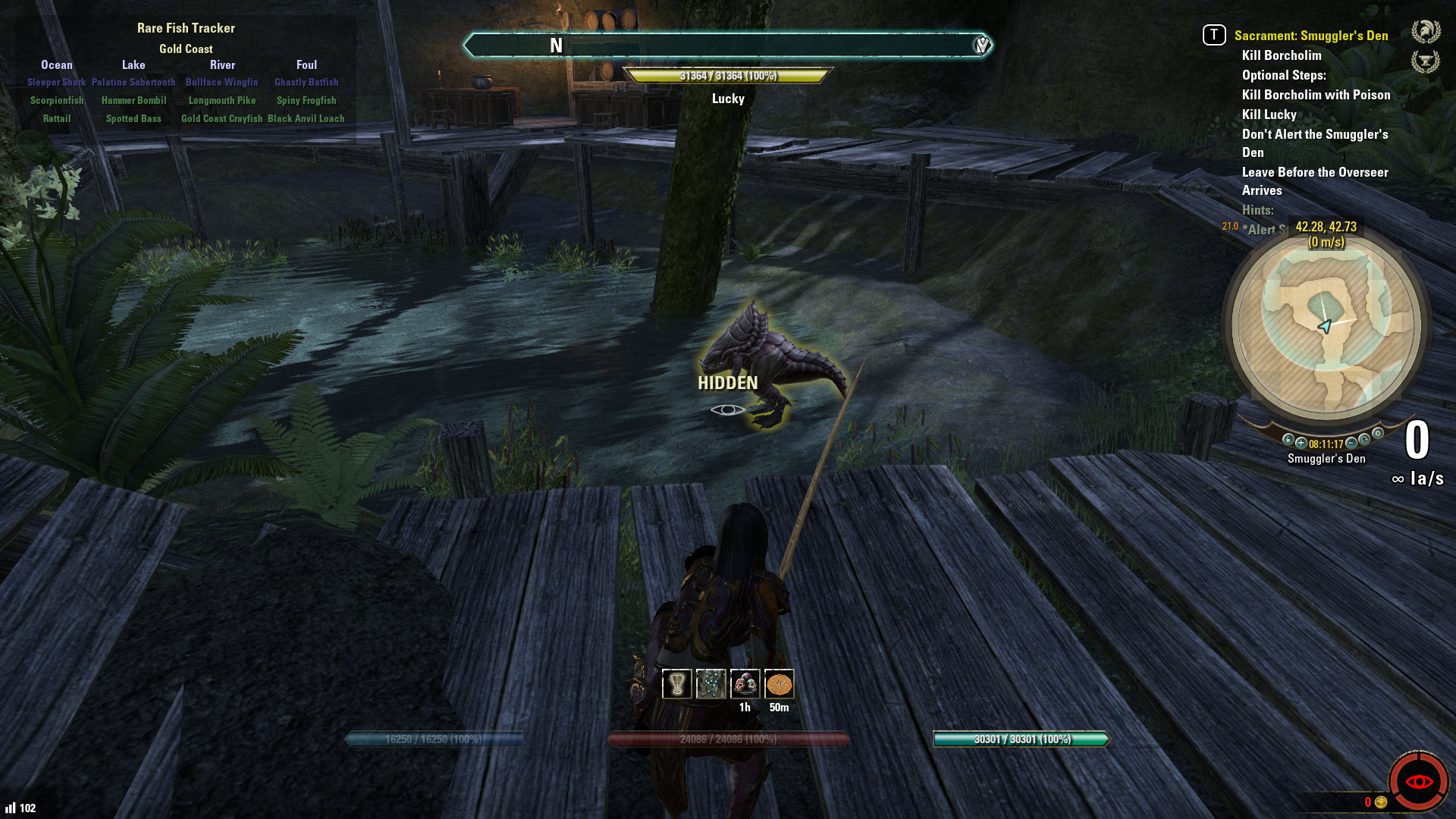The height and width of the screenshot is (819, 1456).
Task: Select the orange pie food buff icon
Action: (x=779, y=684)
